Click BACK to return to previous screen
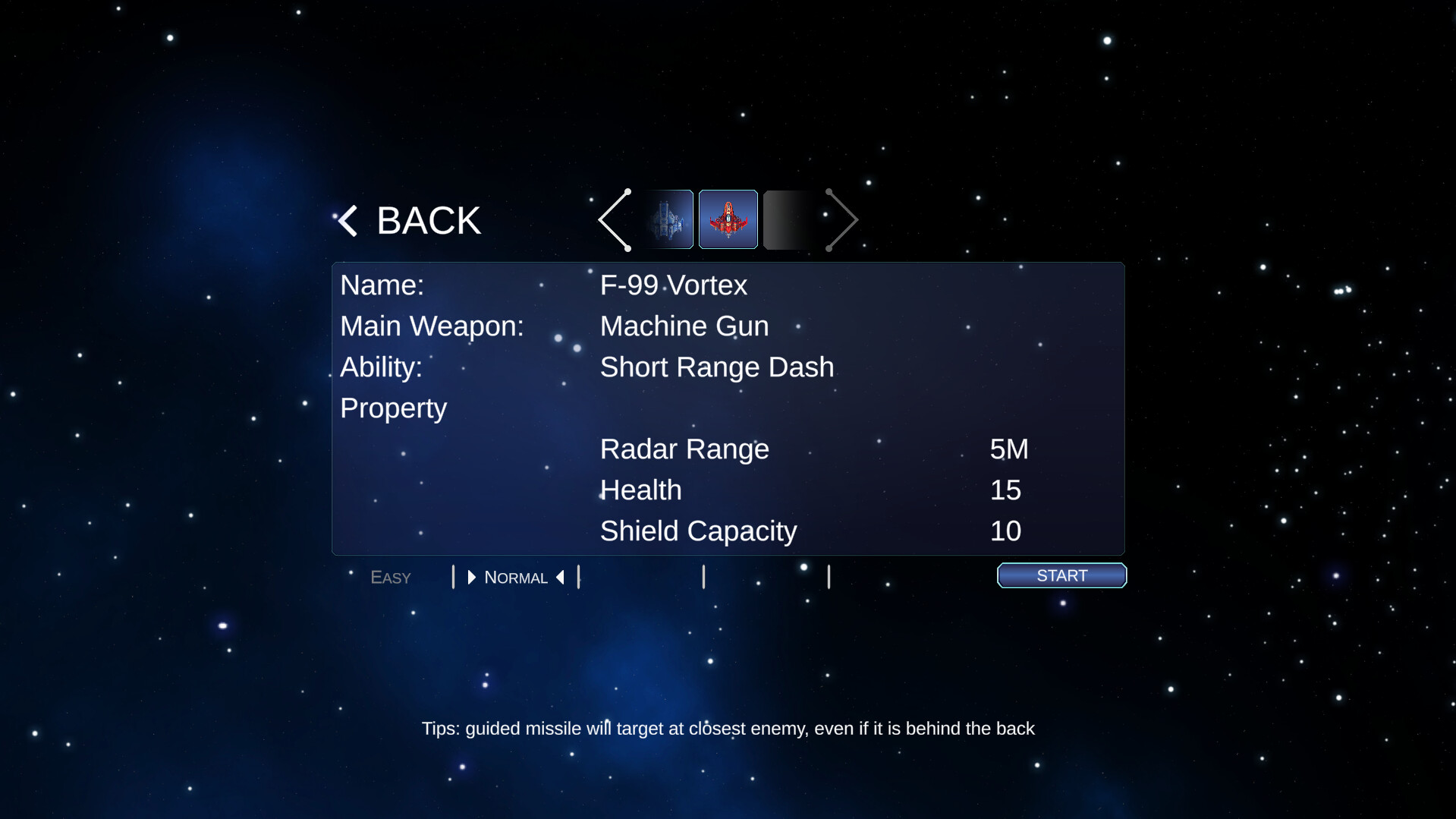 coord(427,219)
